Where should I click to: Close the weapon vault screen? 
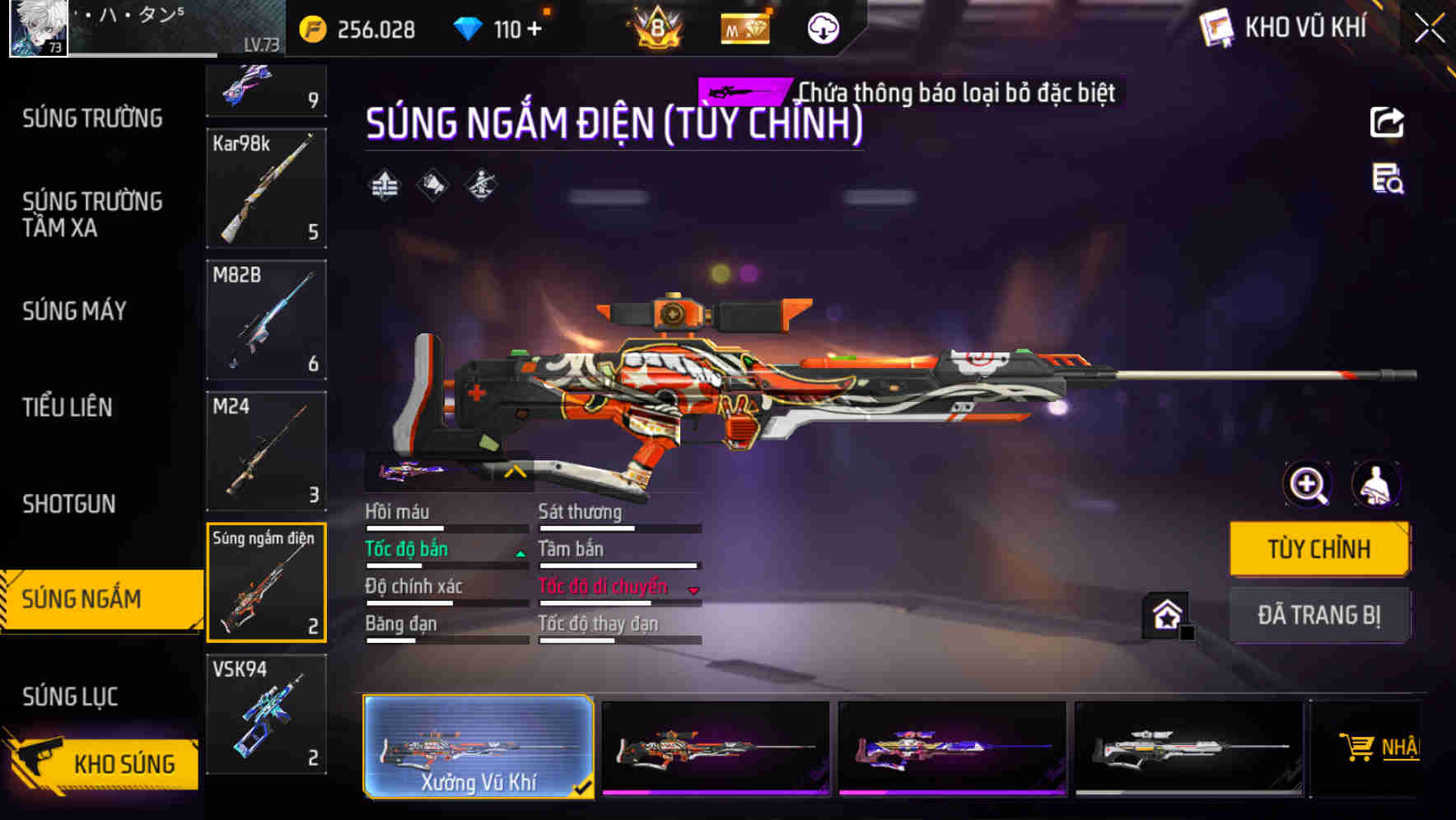coord(1430,29)
